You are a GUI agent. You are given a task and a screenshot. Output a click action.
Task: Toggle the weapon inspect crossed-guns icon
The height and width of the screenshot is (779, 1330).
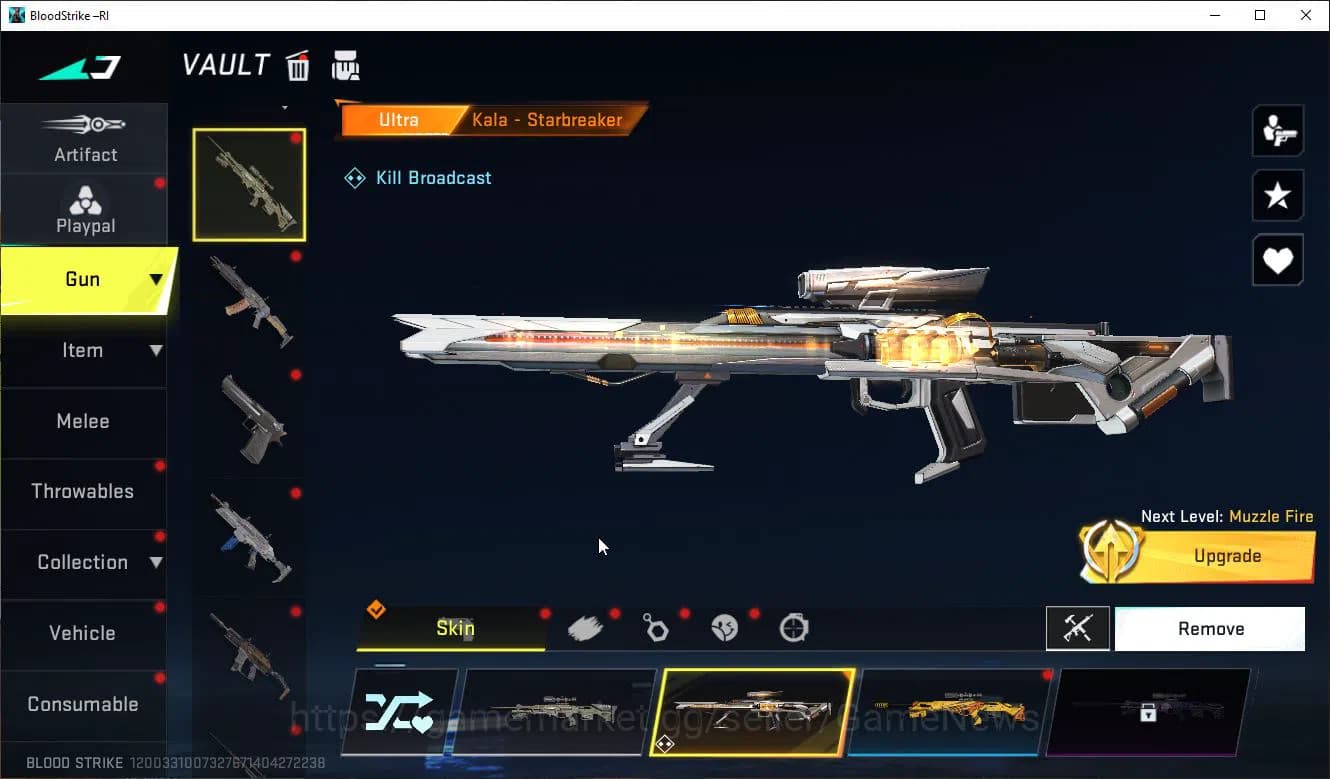click(x=1078, y=628)
